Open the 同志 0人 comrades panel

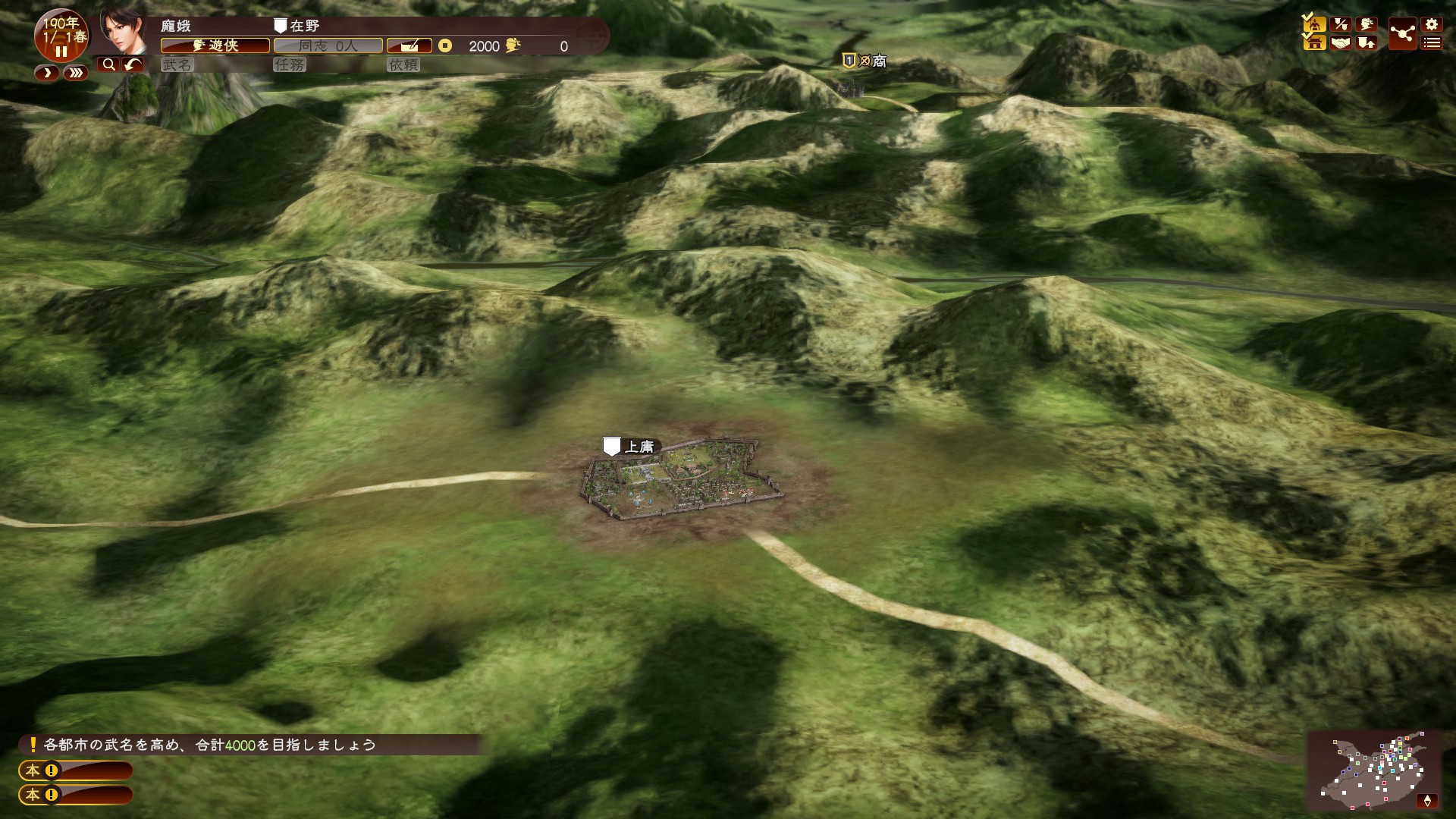328,46
